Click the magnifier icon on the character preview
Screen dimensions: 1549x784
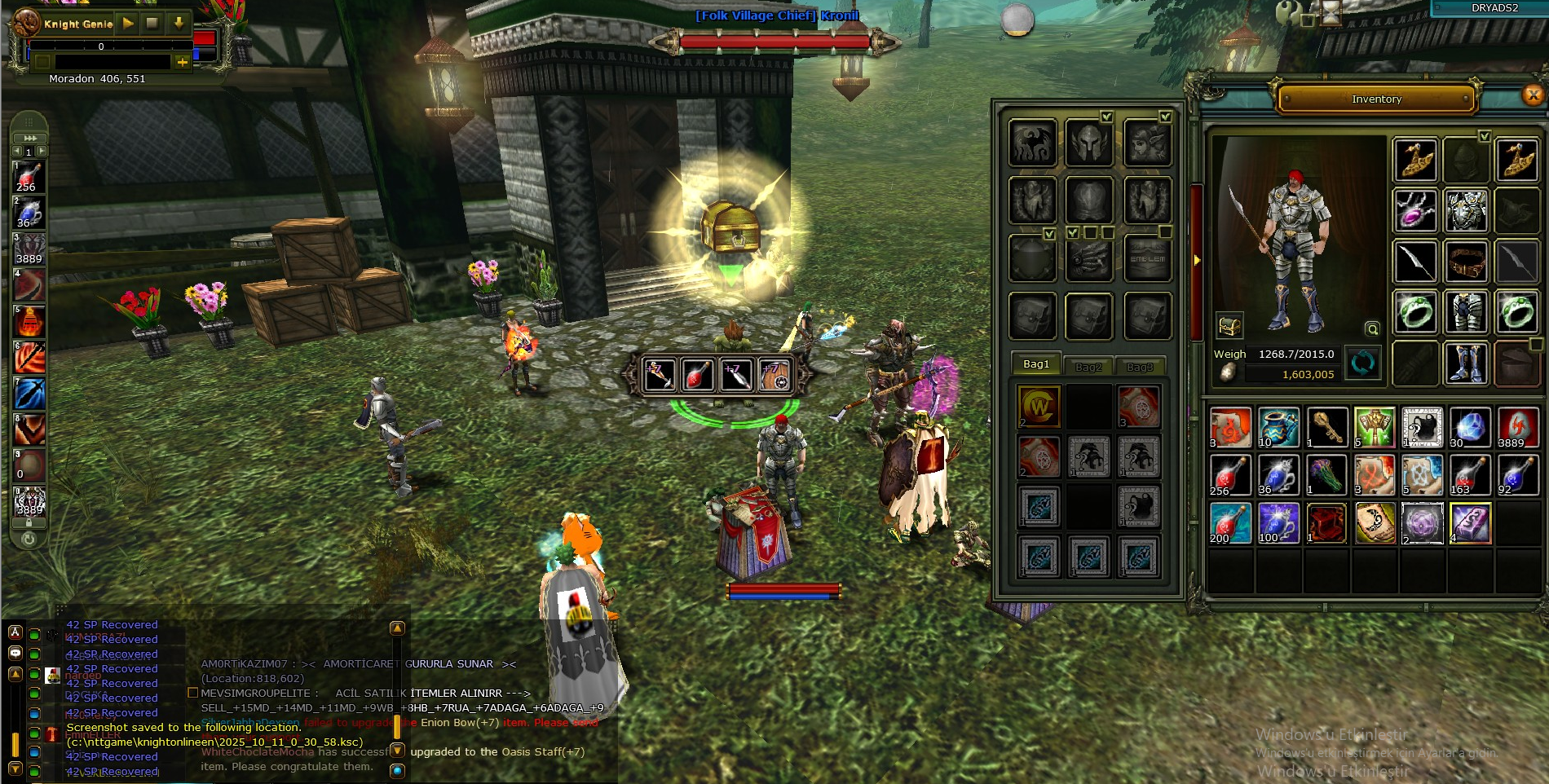(1372, 329)
